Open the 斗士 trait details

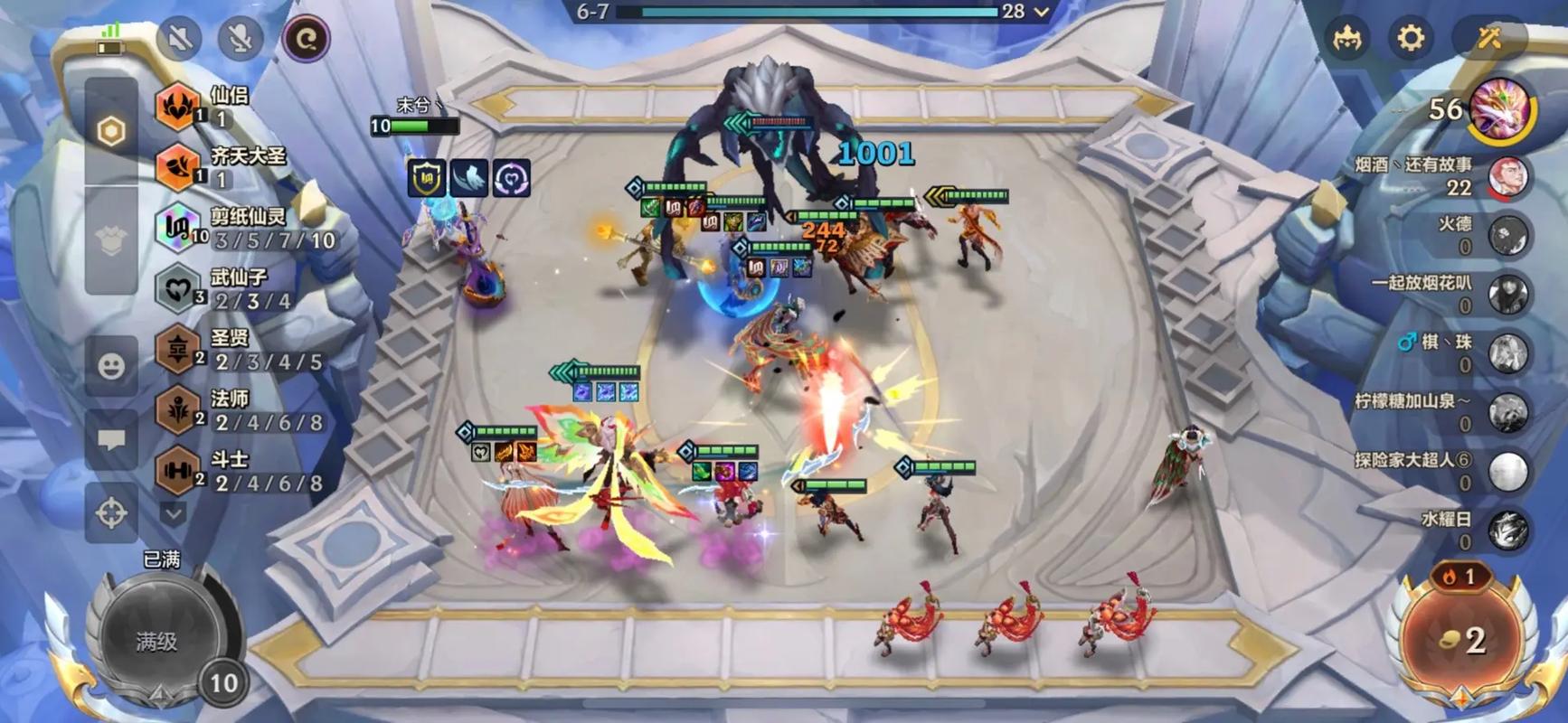239,471
